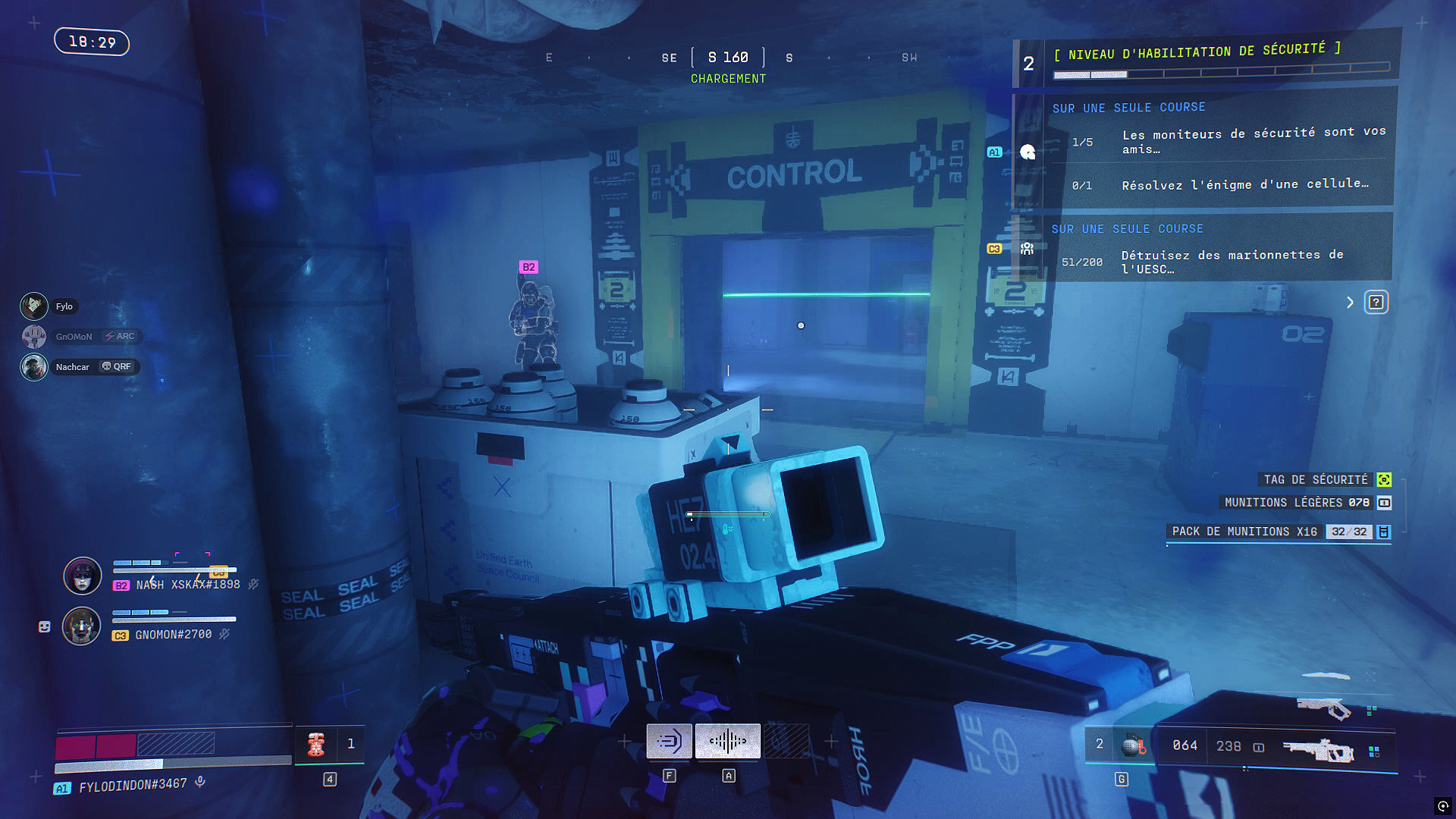
Task: Select teammate GNOMON#2700's portrait
Action: 81,626
